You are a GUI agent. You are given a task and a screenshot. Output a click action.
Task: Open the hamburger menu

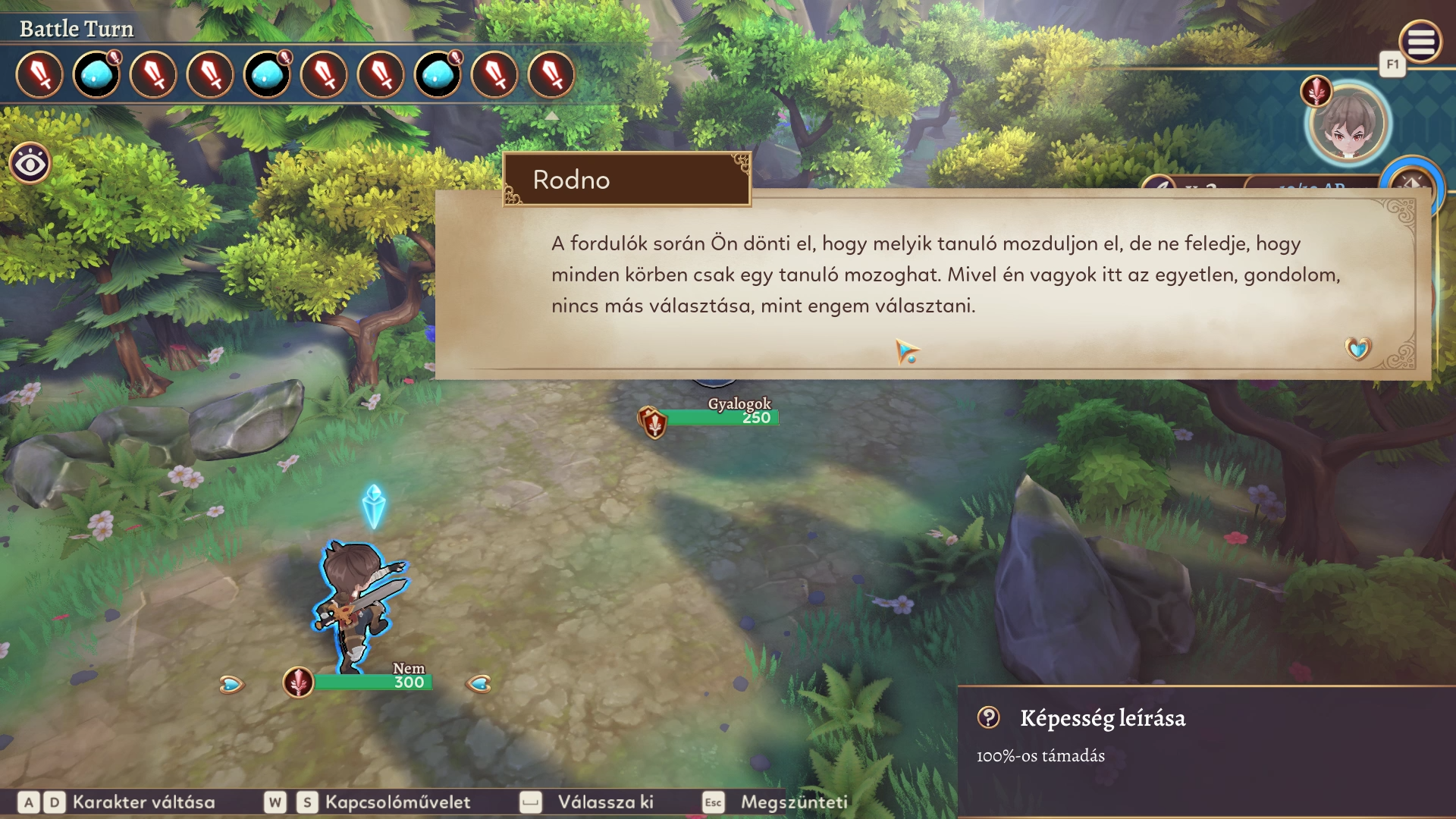point(1420,42)
